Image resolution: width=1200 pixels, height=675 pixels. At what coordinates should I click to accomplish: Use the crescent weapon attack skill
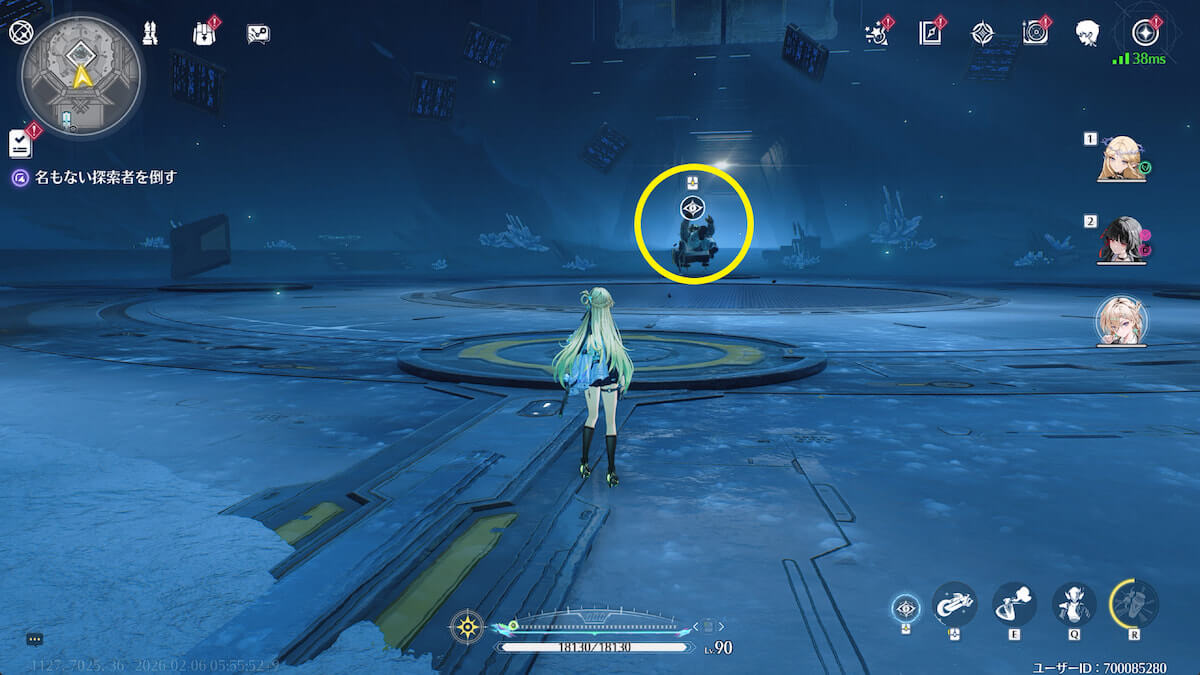[x=954, y=604]
